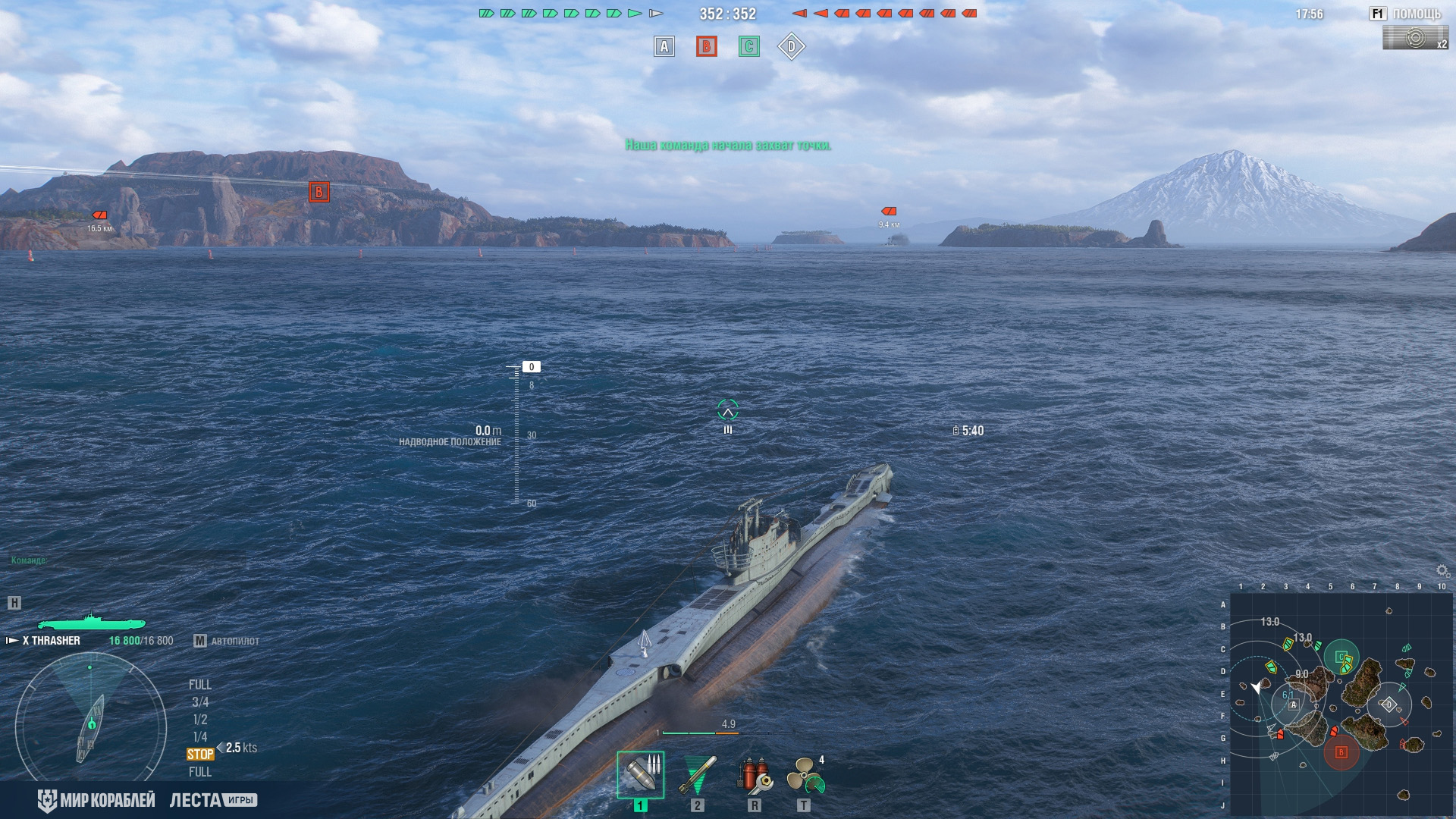Activate the Damage Control Party consumable
The image size is (1456, 819).
[754, 774]
